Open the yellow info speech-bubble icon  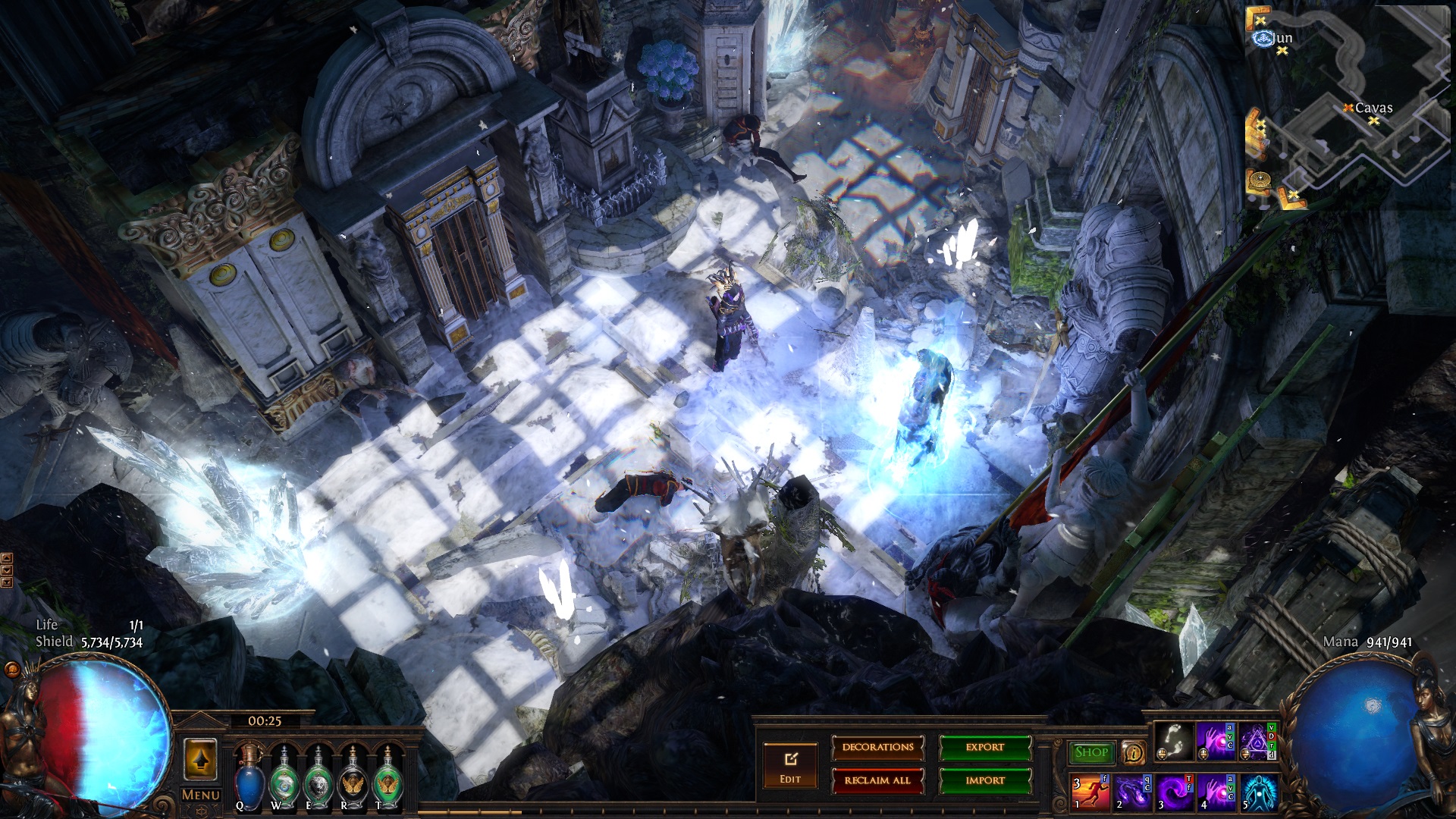(1133, 753)
